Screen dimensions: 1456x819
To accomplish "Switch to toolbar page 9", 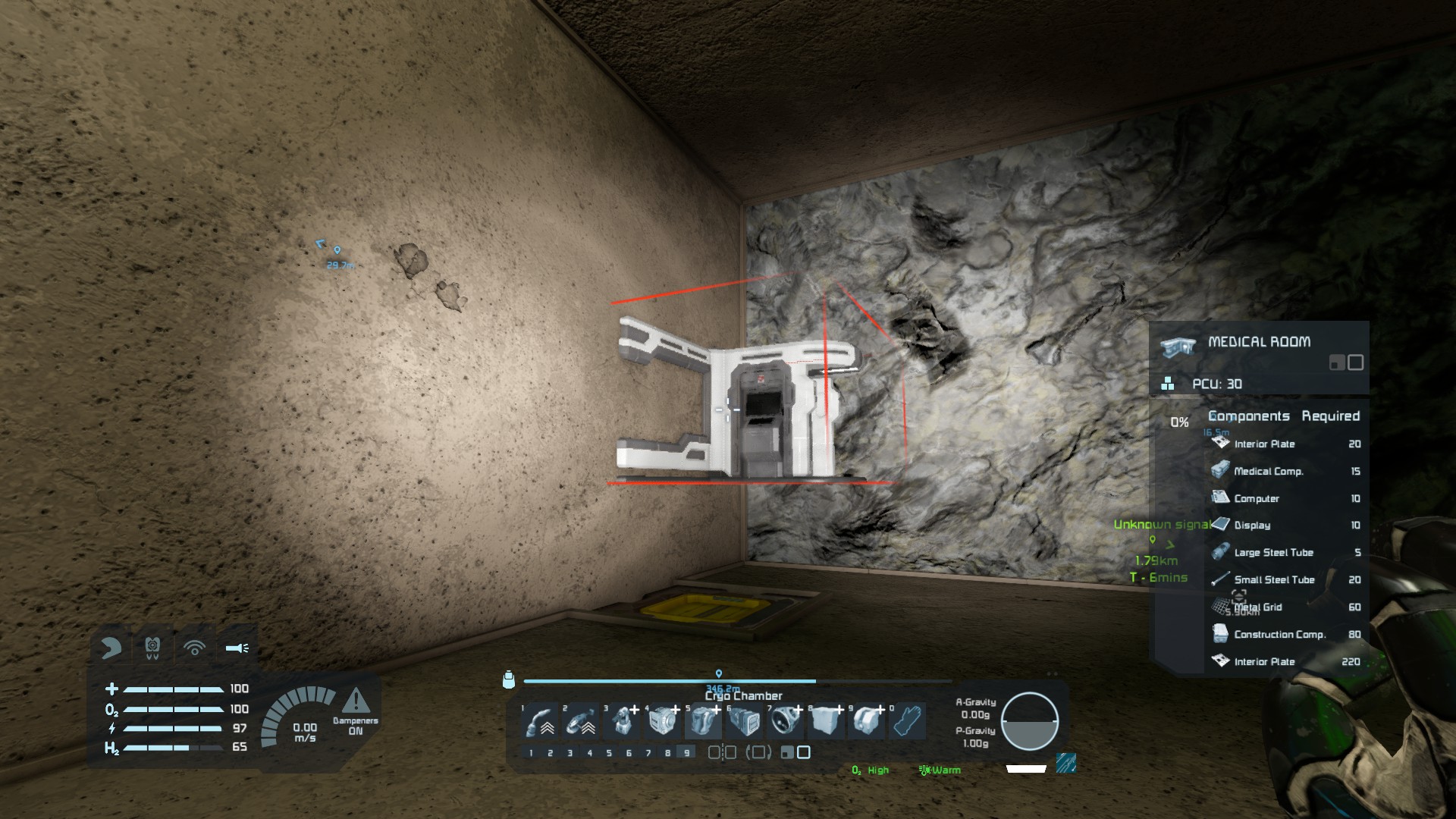I will point(687,753).
